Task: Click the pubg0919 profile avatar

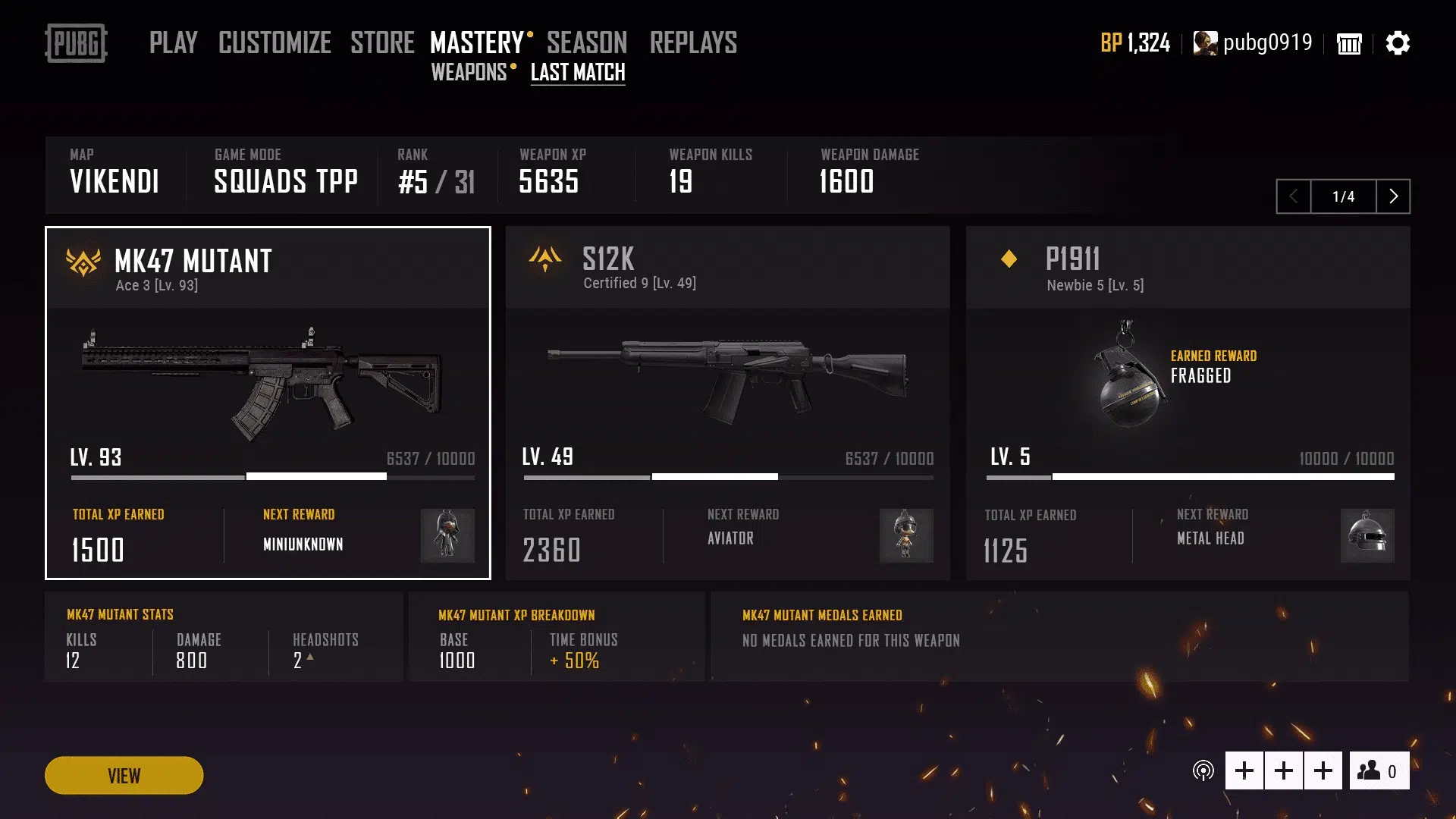Action: pos(1204,43)
